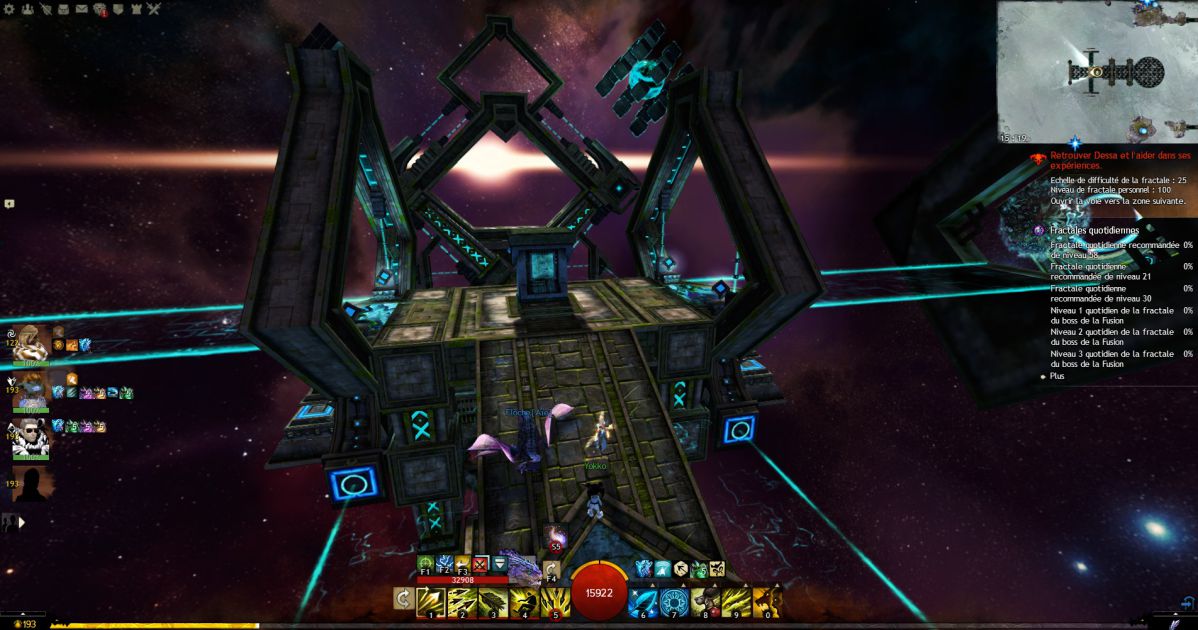Screen dimensions: 1198x630
Task: Open the gem store icon with alert
Action: 100,11
